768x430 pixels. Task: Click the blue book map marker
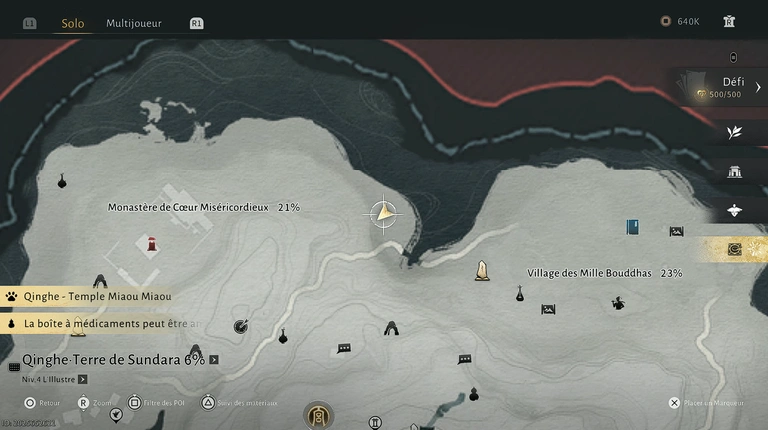pyautogui.click(x=632, y=227)
